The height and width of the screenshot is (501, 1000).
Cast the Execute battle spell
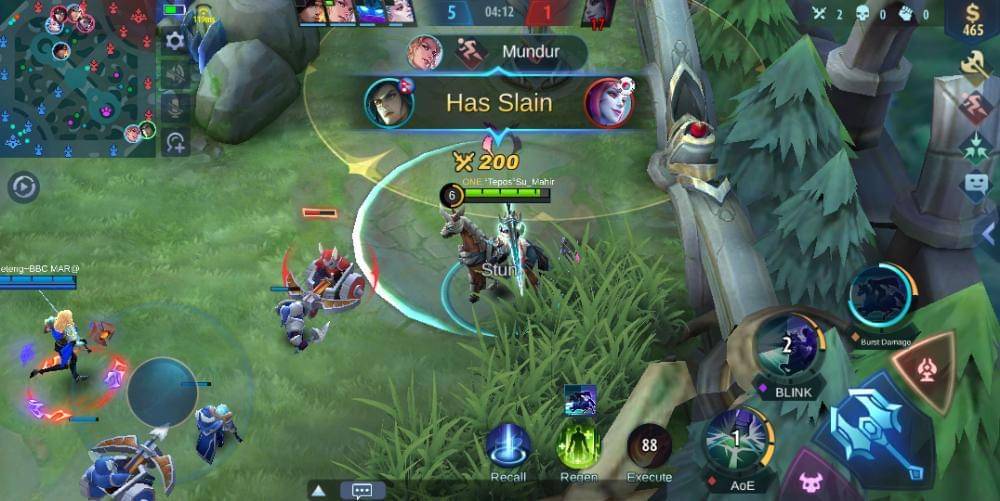pyautogui.click(x=649, y=446)
